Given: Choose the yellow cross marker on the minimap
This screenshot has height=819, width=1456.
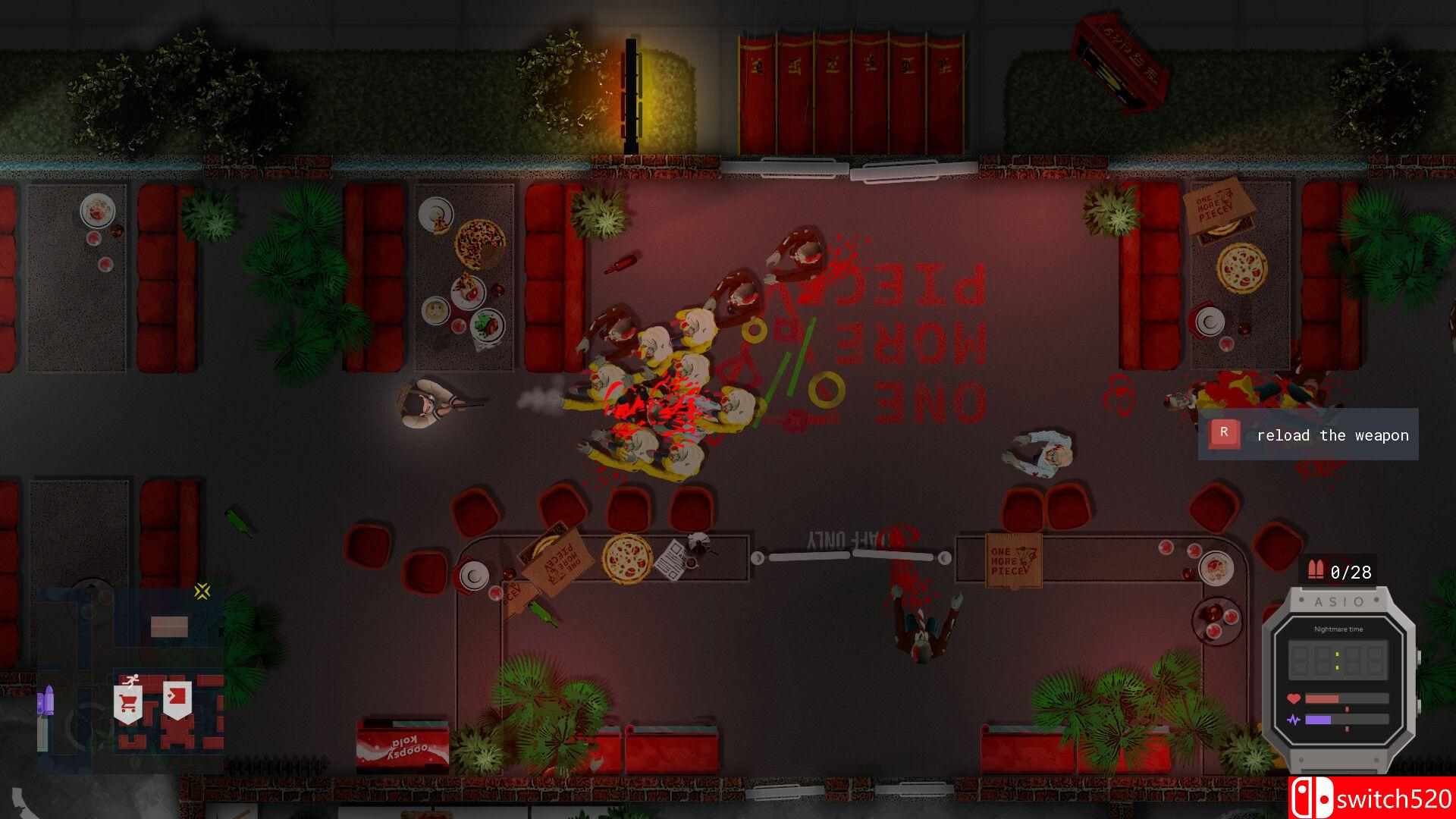Looking at the screenshot, I should [x=202, y=591].
